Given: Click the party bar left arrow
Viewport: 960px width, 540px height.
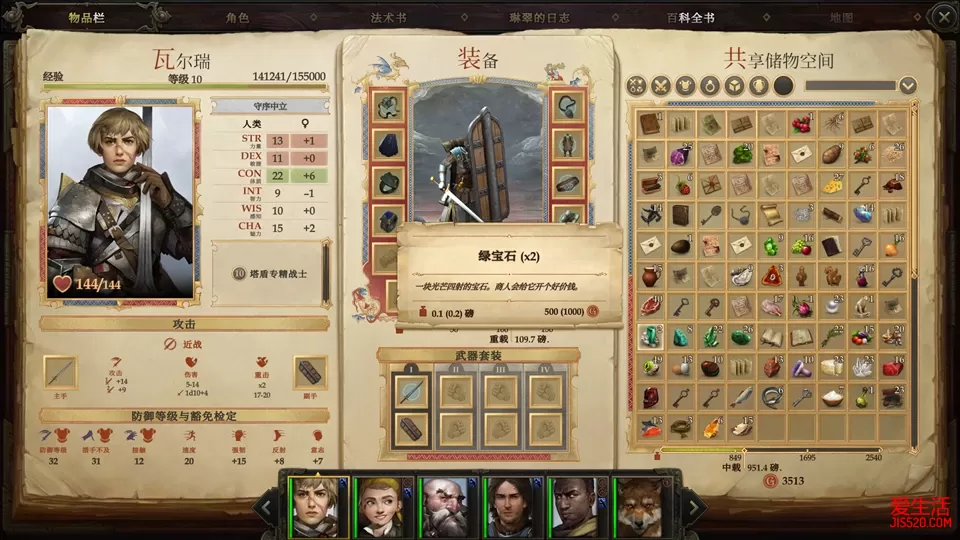Looking at the screenshot, I should [266, 507].
